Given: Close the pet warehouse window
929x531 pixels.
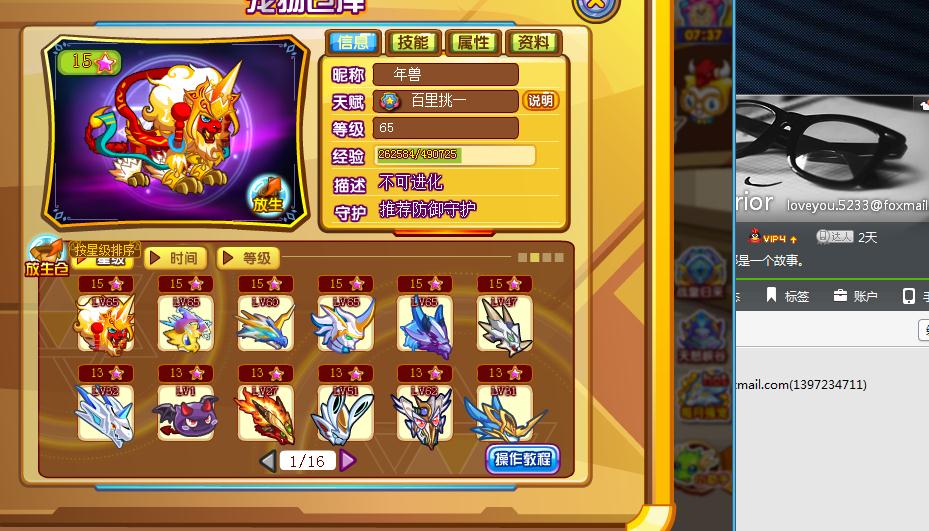Looking at the screenshot, I should 594,4.
